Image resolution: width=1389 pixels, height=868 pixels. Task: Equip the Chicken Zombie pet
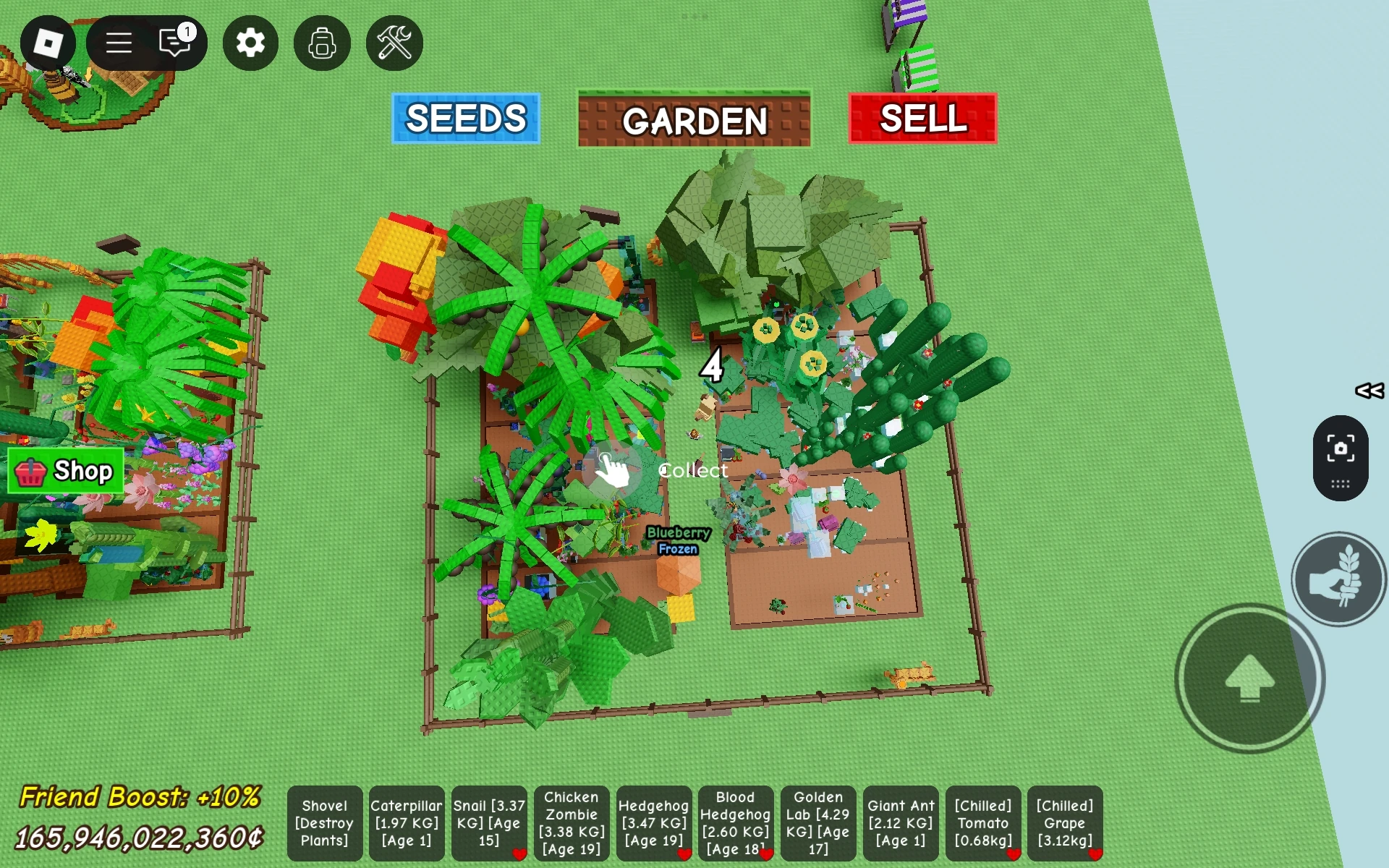point(571,823)
